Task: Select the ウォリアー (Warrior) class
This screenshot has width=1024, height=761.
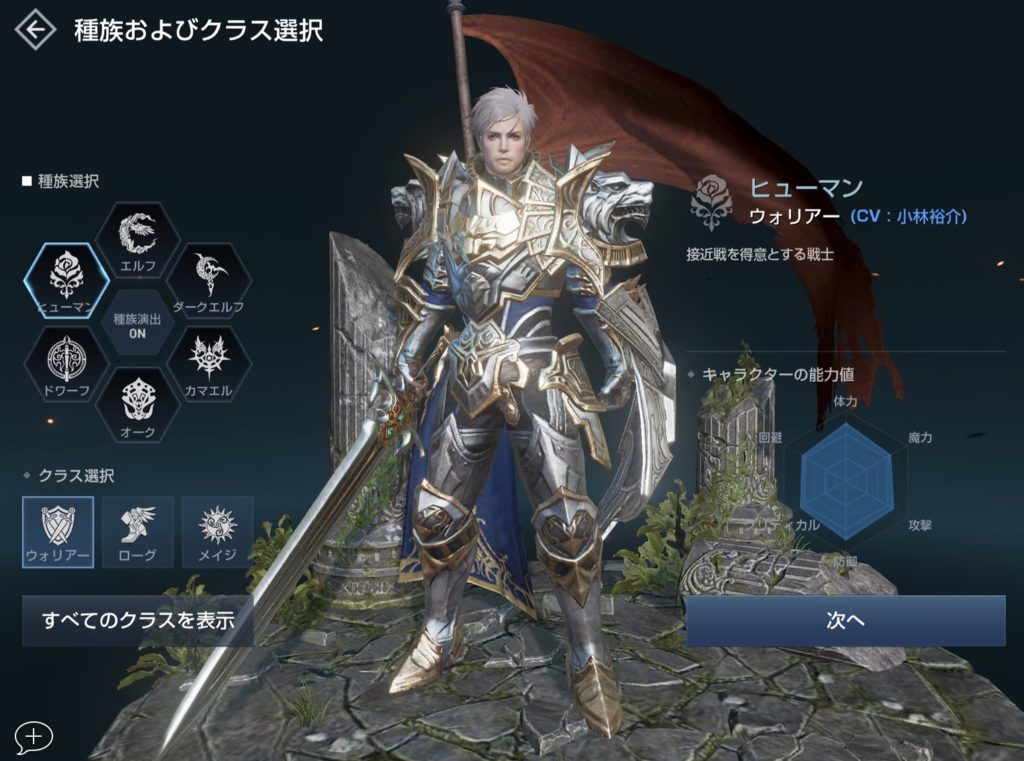Action: [x=58, y=531]
